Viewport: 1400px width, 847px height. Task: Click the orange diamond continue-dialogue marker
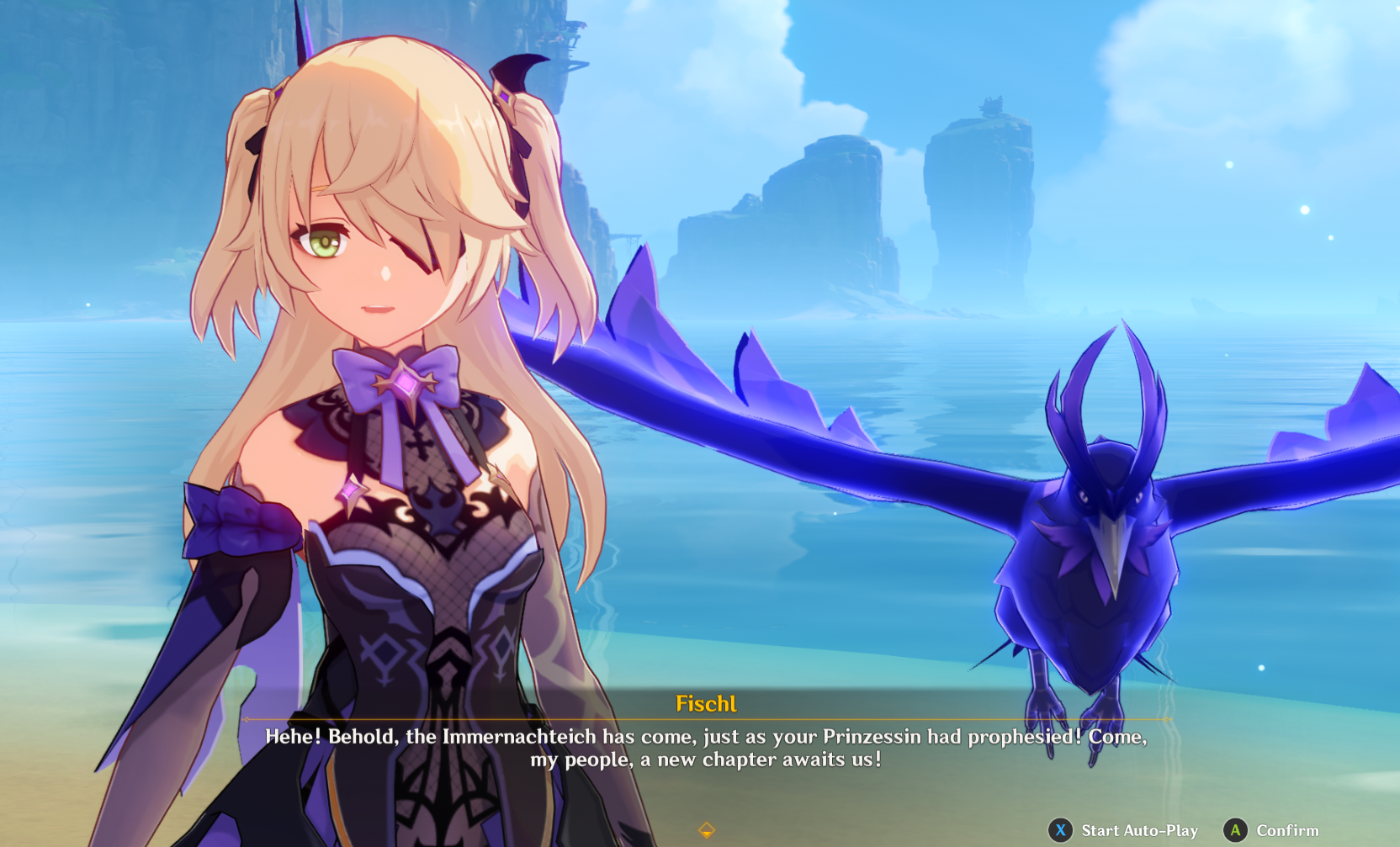(707, 830)
